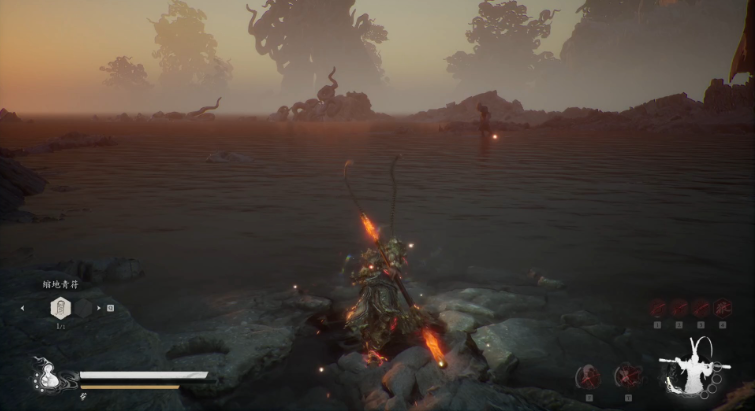The height and width of the screenshot is (411, 755).
Task: Cycle to the previous quick item with the left arrow
Action: coord(22,308)
